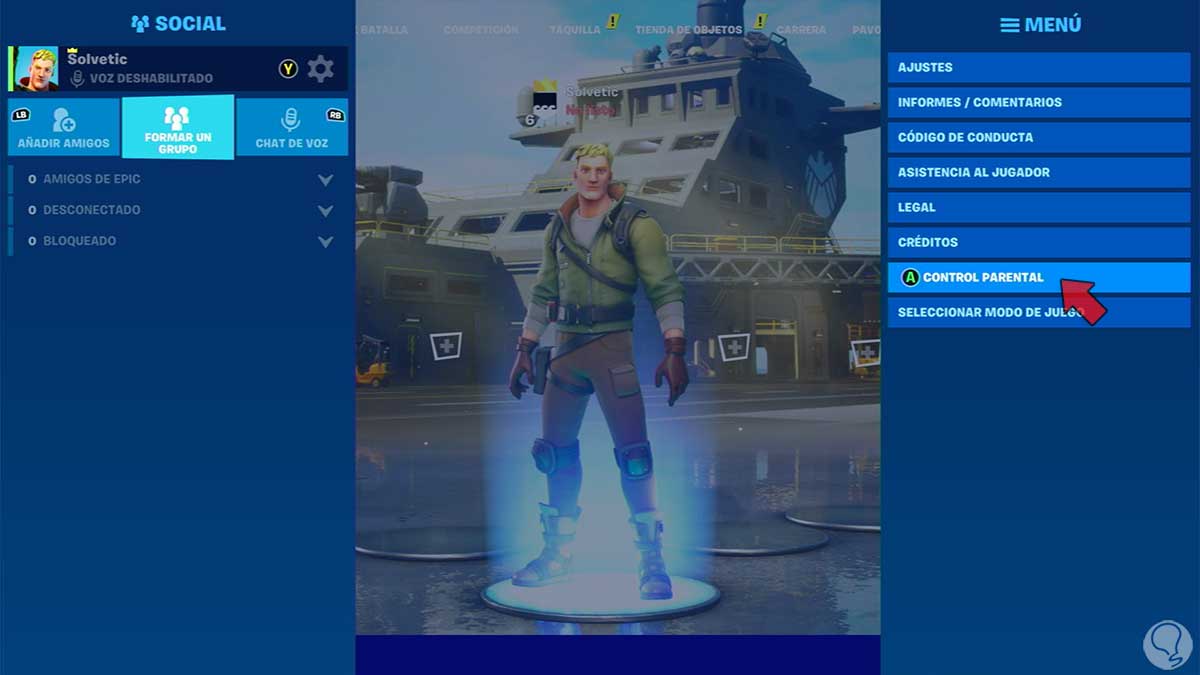Viewport: 1200px width, 675px height.
Task: Choose Asistencia al Jugador
Action: point(1038,173)
